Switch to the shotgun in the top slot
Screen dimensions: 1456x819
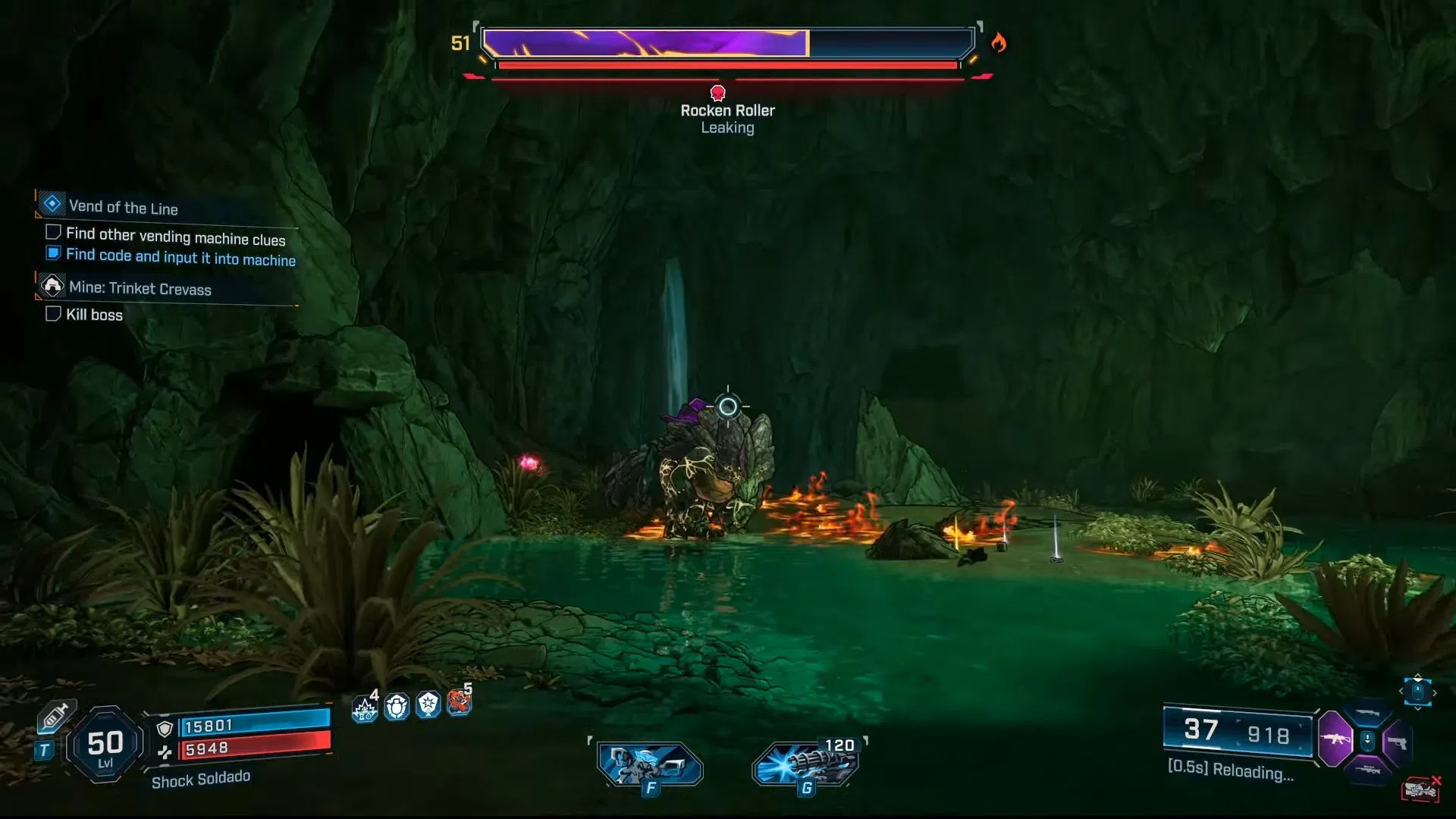1367,713
